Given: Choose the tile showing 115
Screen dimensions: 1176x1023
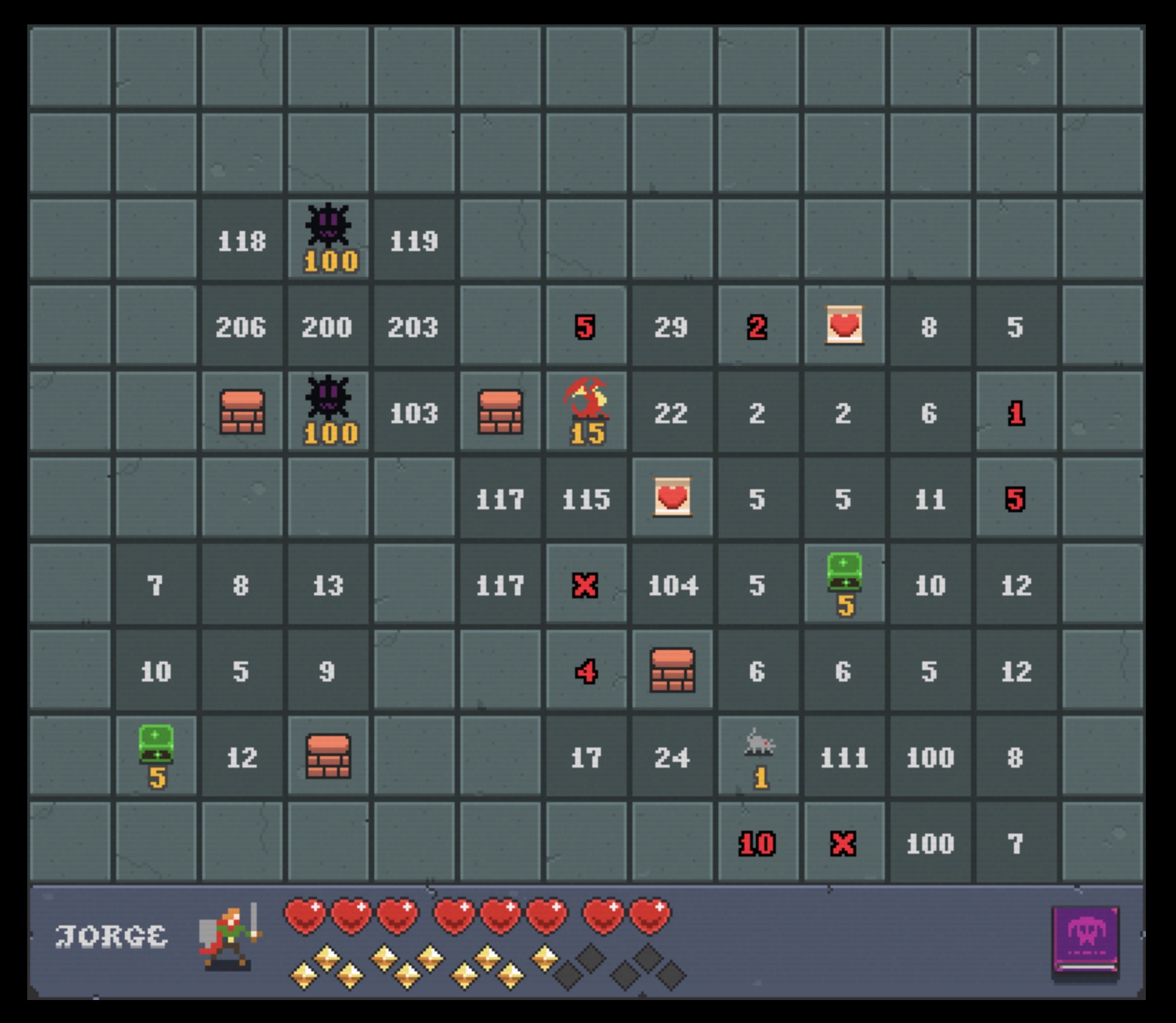Looking at the screenshot, I should point(587,499).
